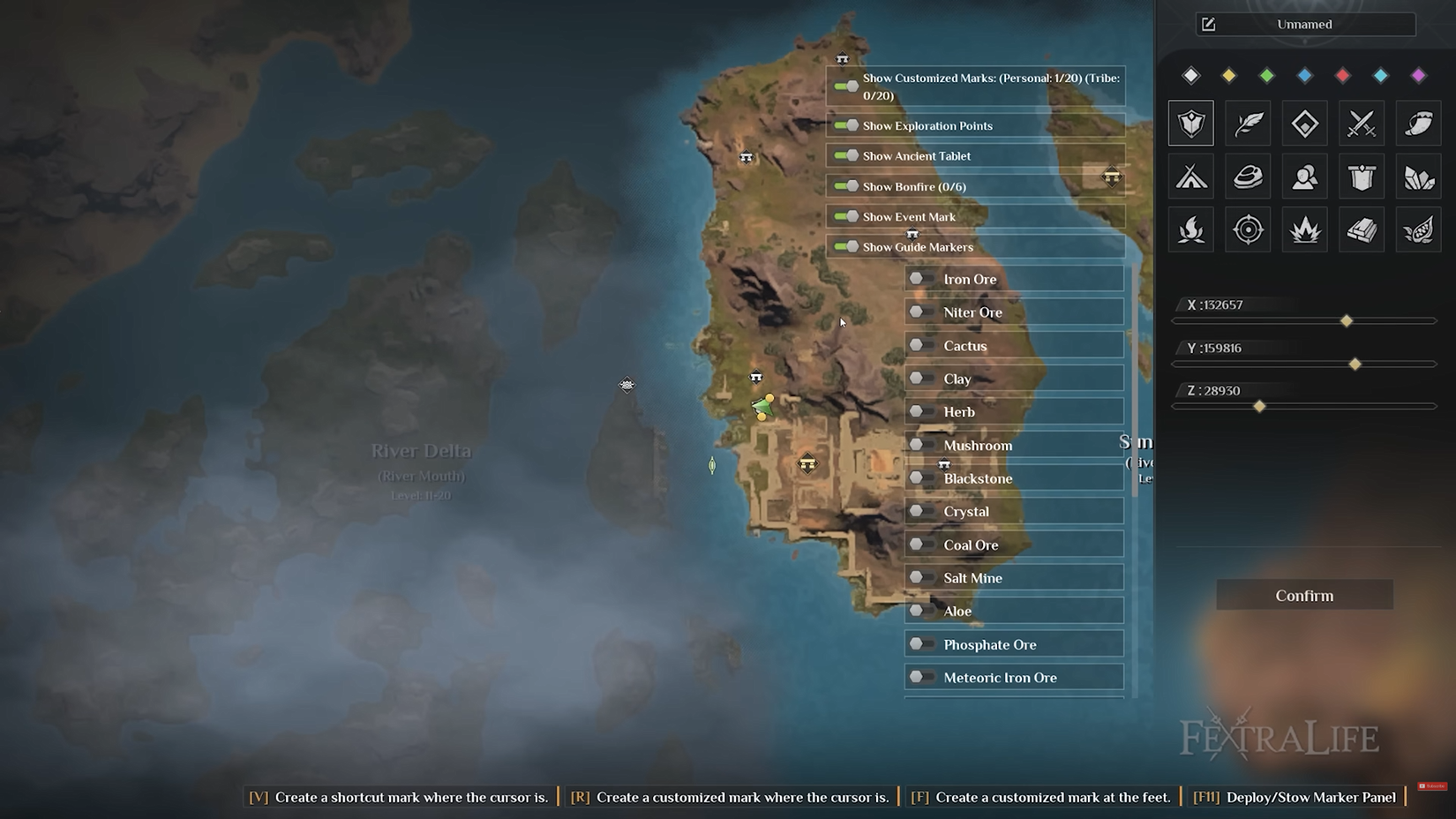Choose the meat marker icon
The image size is (1456, 819).
point(1248,176)
